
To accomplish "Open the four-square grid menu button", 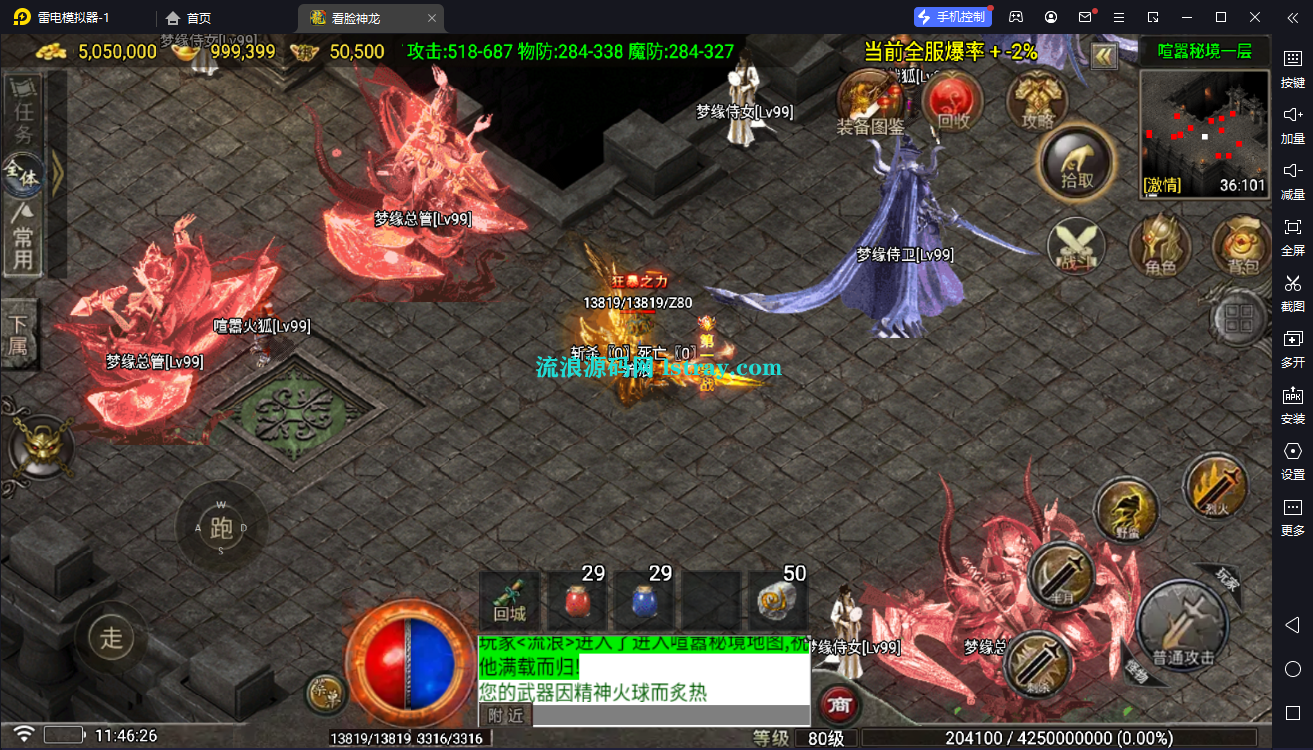I will [1239, 320].
